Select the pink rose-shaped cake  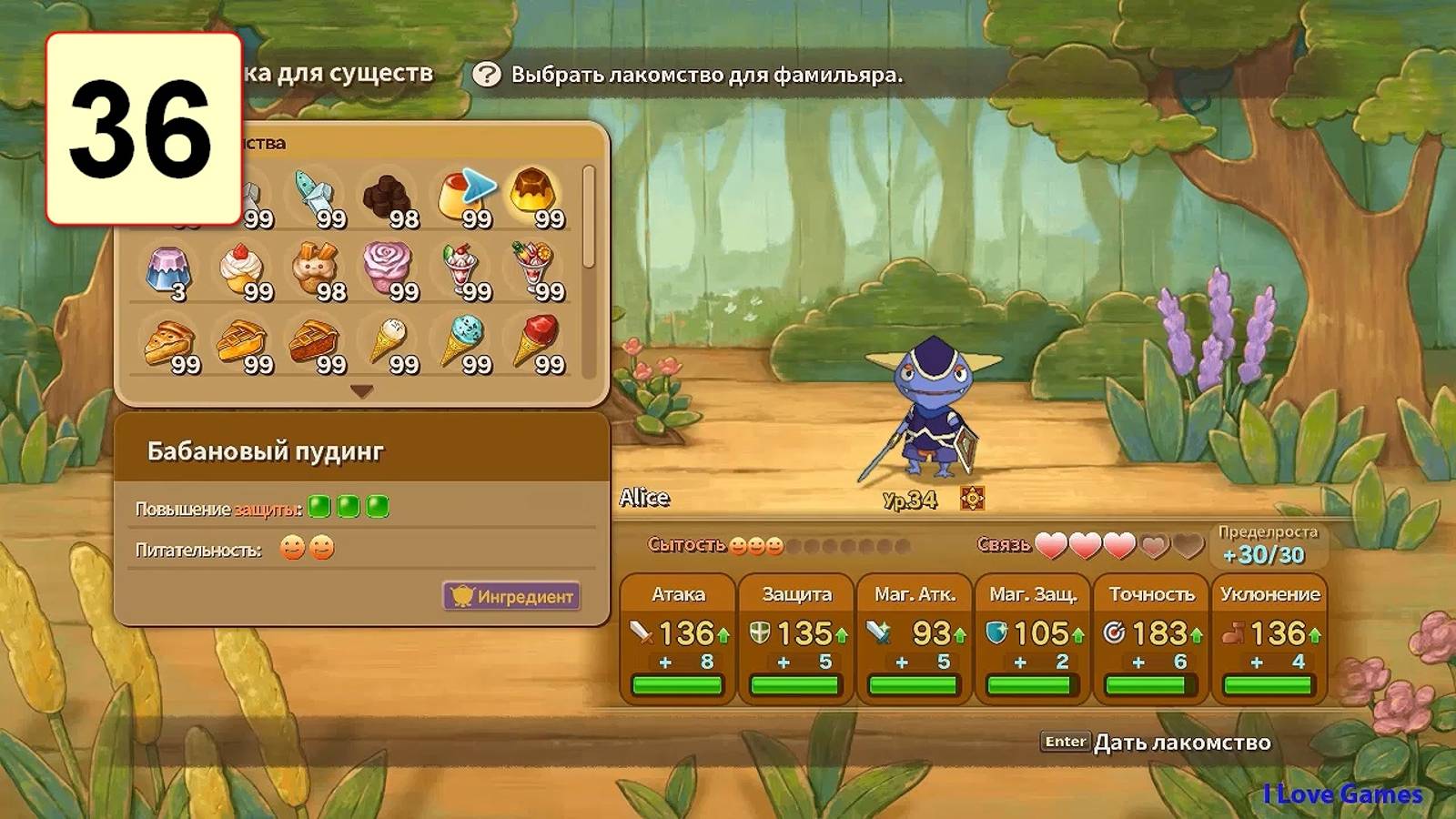tap(389, 269)
